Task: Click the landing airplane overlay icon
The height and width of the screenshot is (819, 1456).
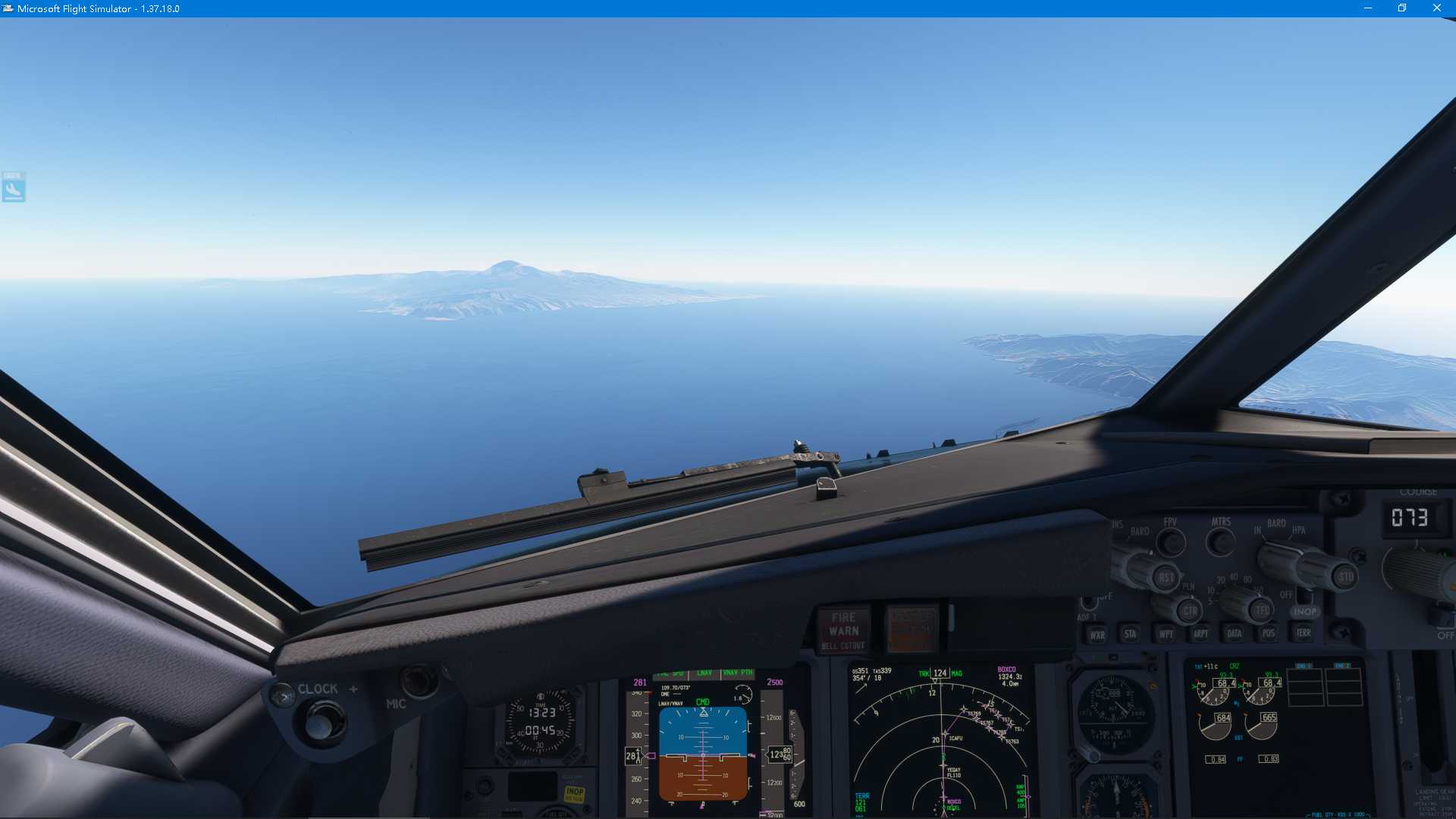Action: click(14, 187)
